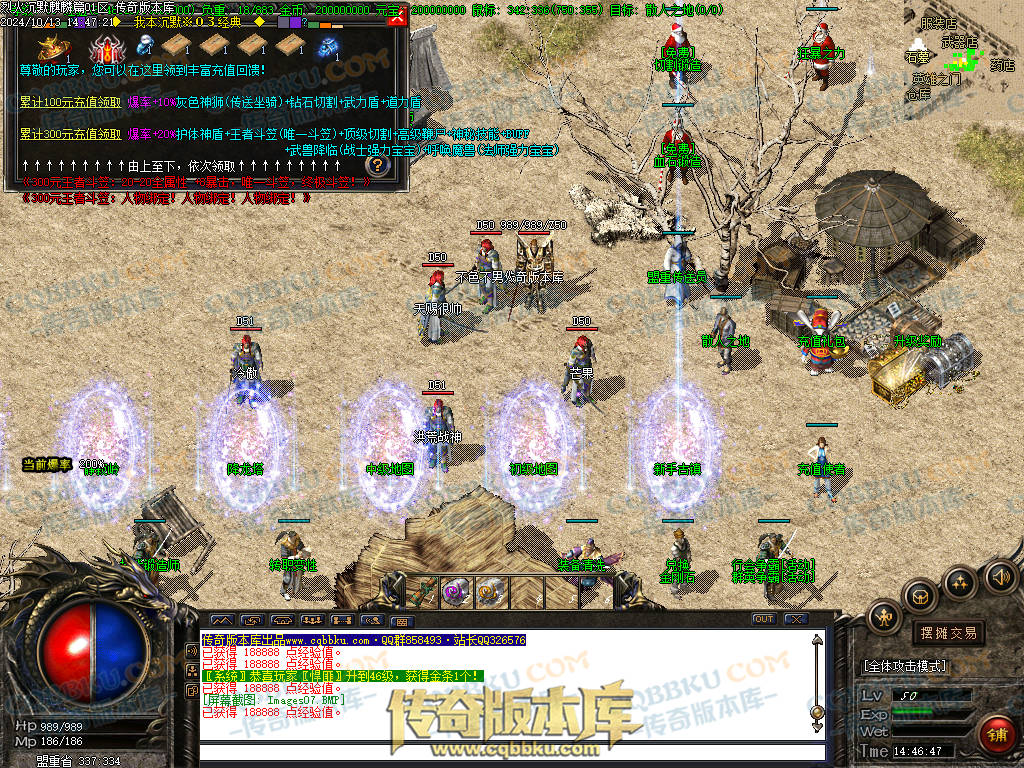Click the OUT button above the chat
The height and width of the screenshot is (768, 1024).
click(763, 619)
